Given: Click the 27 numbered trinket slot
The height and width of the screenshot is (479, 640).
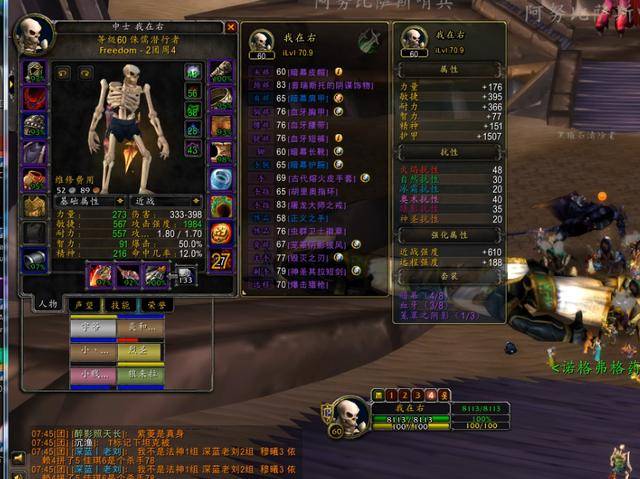Looking at the screenshot, I should 220,260.
